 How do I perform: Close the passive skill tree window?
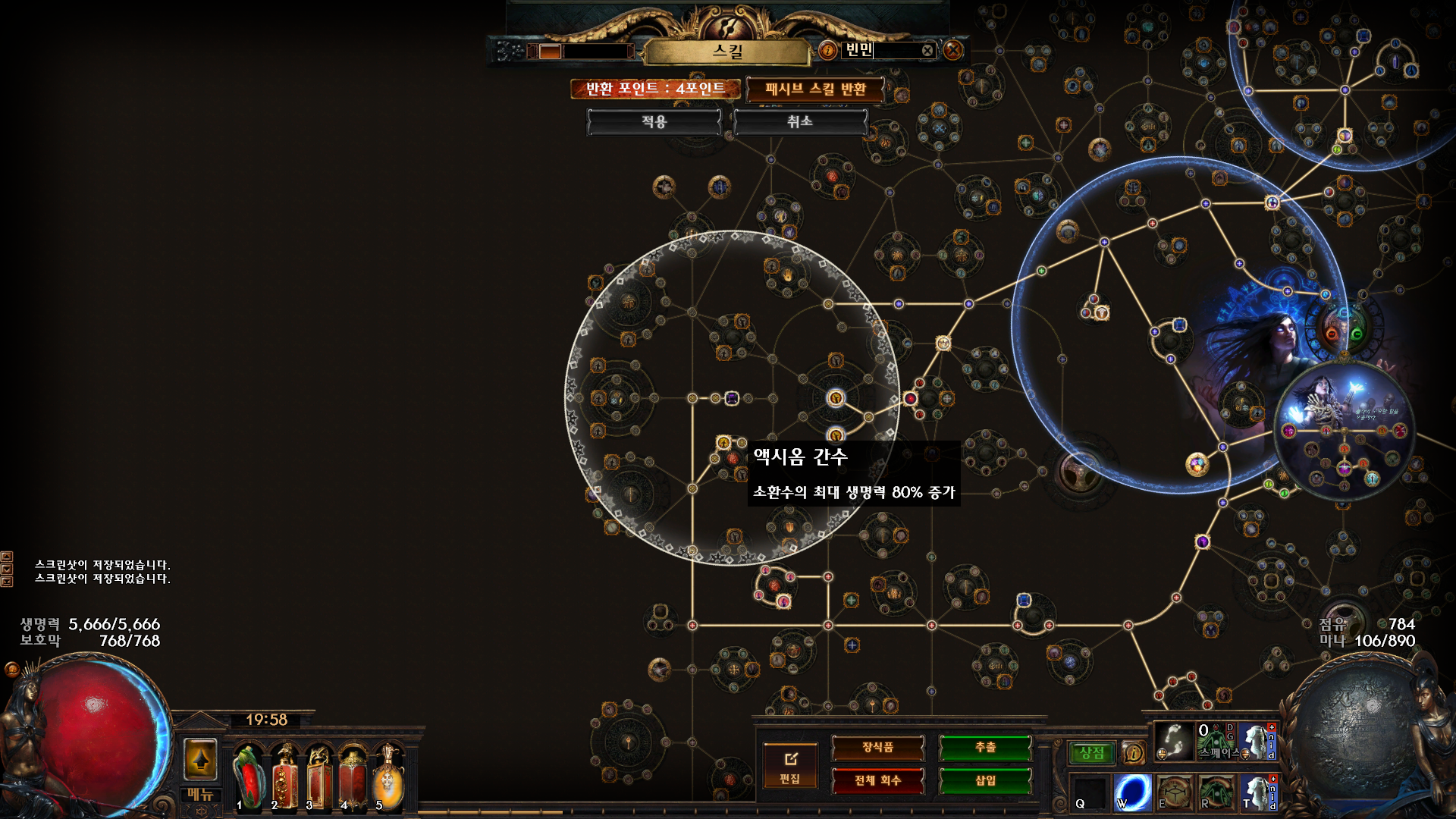point(953,50)
